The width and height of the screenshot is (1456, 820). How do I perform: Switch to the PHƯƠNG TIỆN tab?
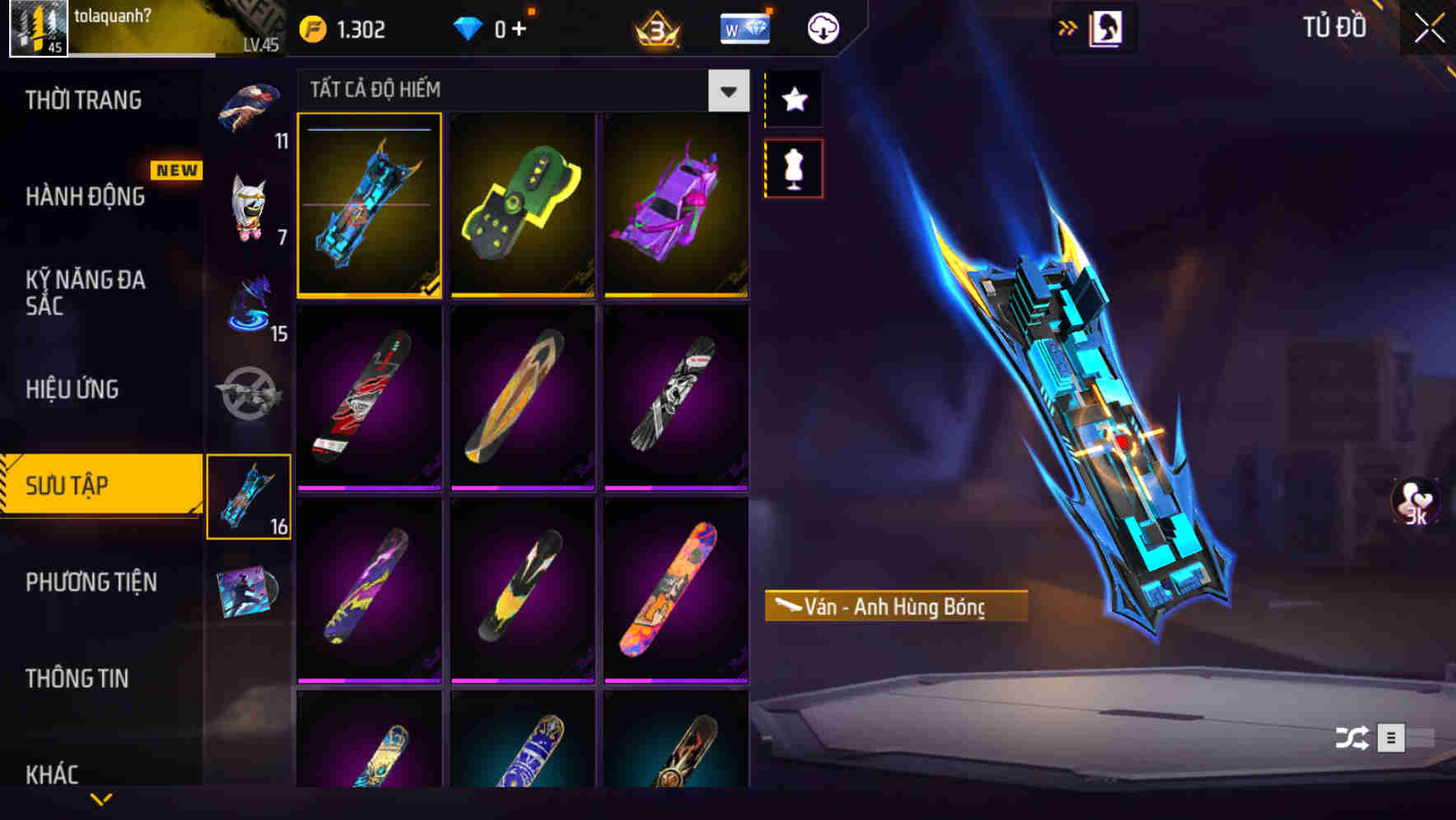[x=91, y=581]
